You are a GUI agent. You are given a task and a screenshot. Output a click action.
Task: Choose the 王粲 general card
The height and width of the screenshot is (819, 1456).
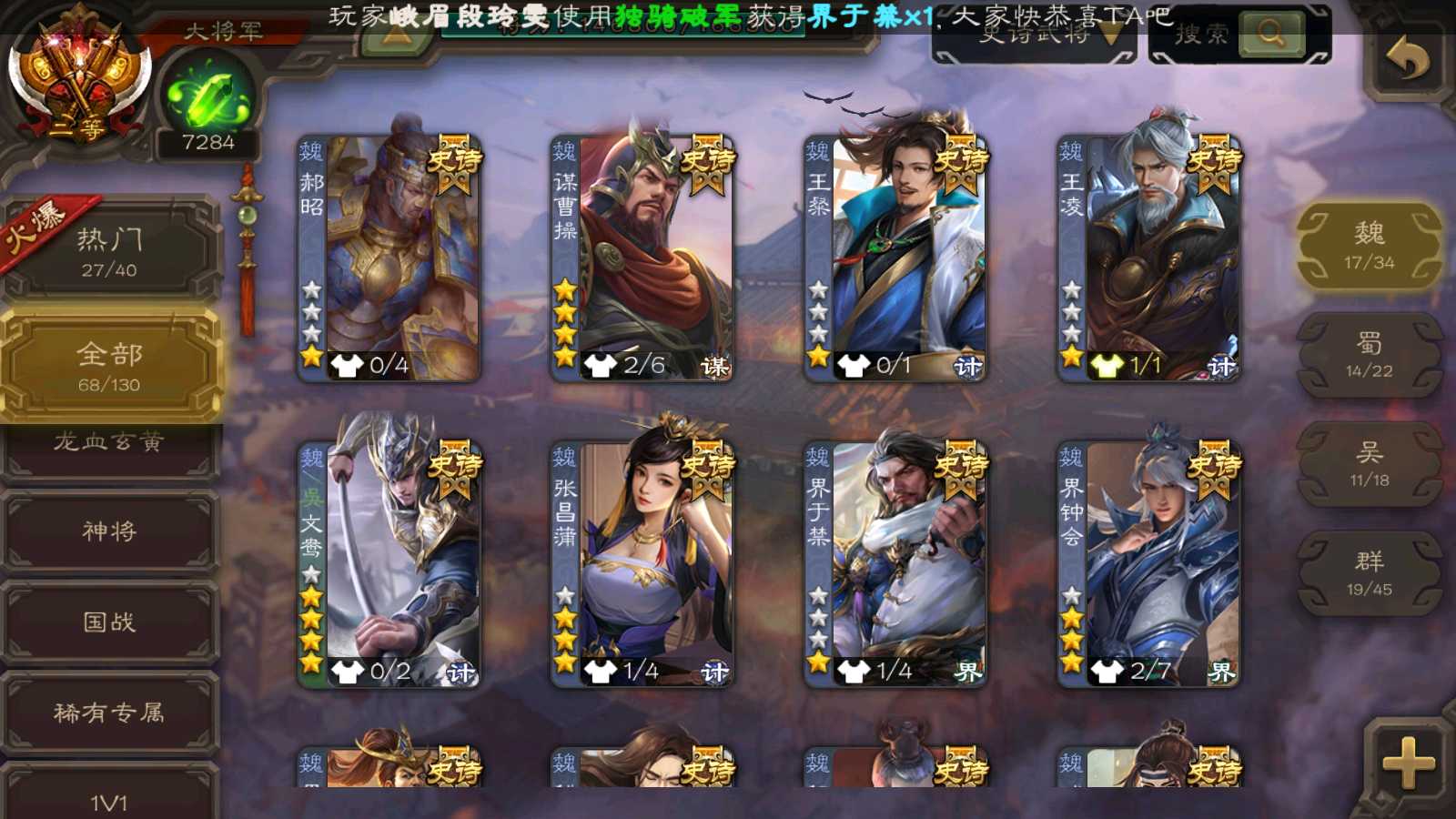point(895,258)
